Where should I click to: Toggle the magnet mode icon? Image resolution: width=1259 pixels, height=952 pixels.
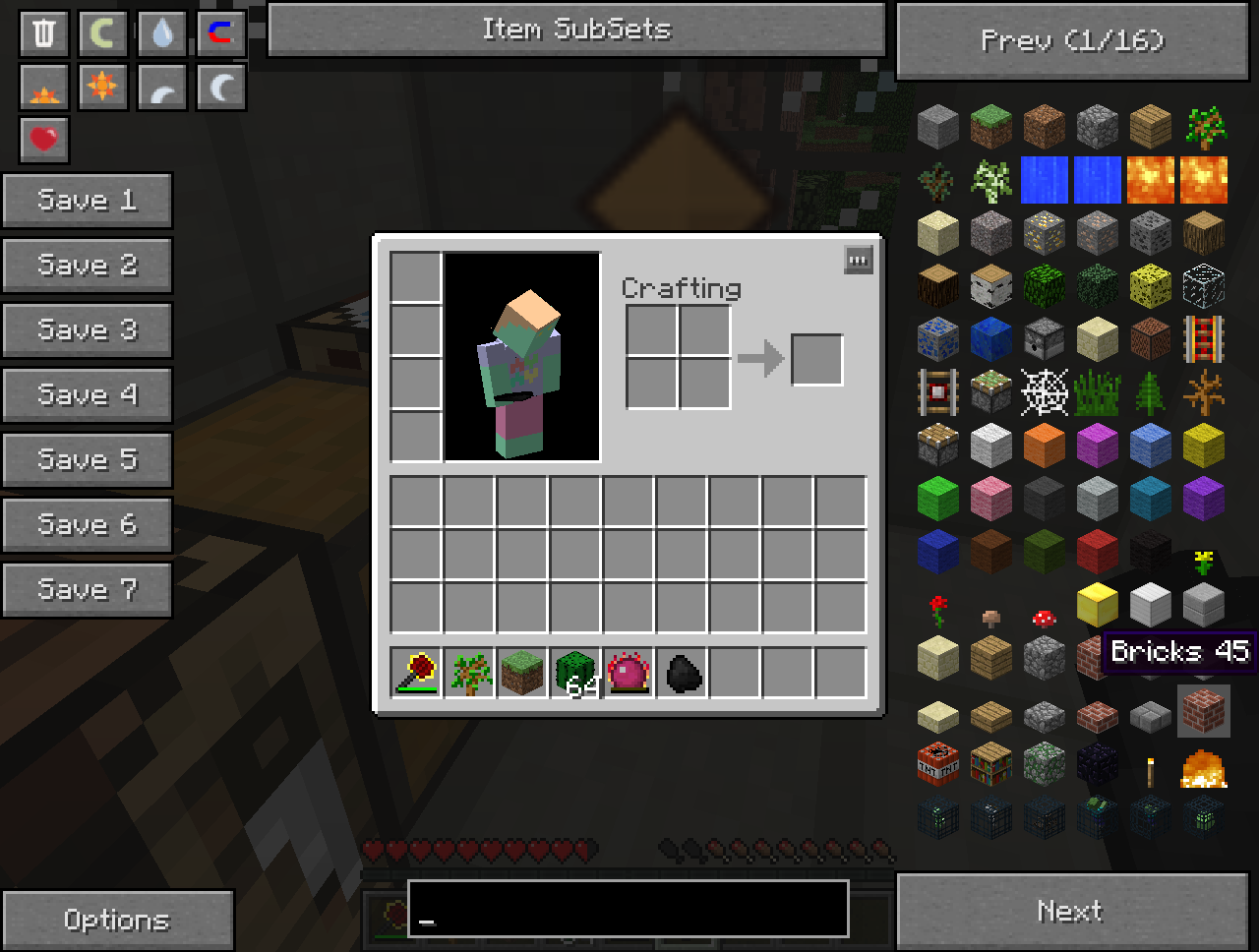221,33
